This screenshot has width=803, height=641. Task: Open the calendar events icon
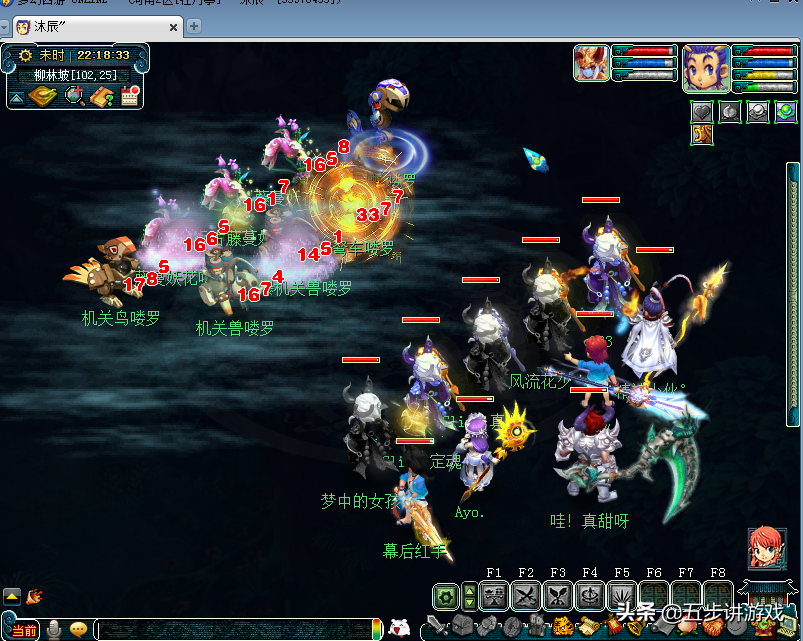click(x=129, y=96)
